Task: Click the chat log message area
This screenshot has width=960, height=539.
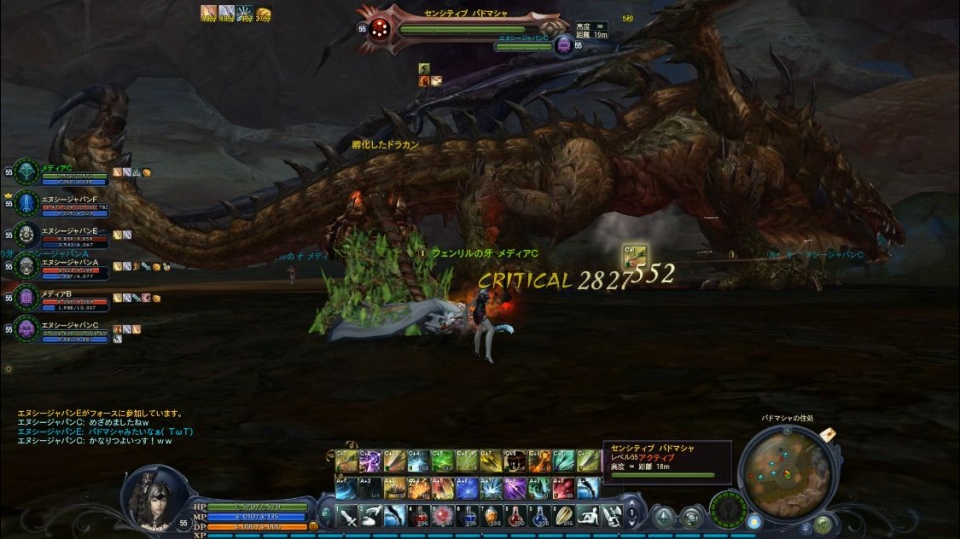Action: coord(100,423)
